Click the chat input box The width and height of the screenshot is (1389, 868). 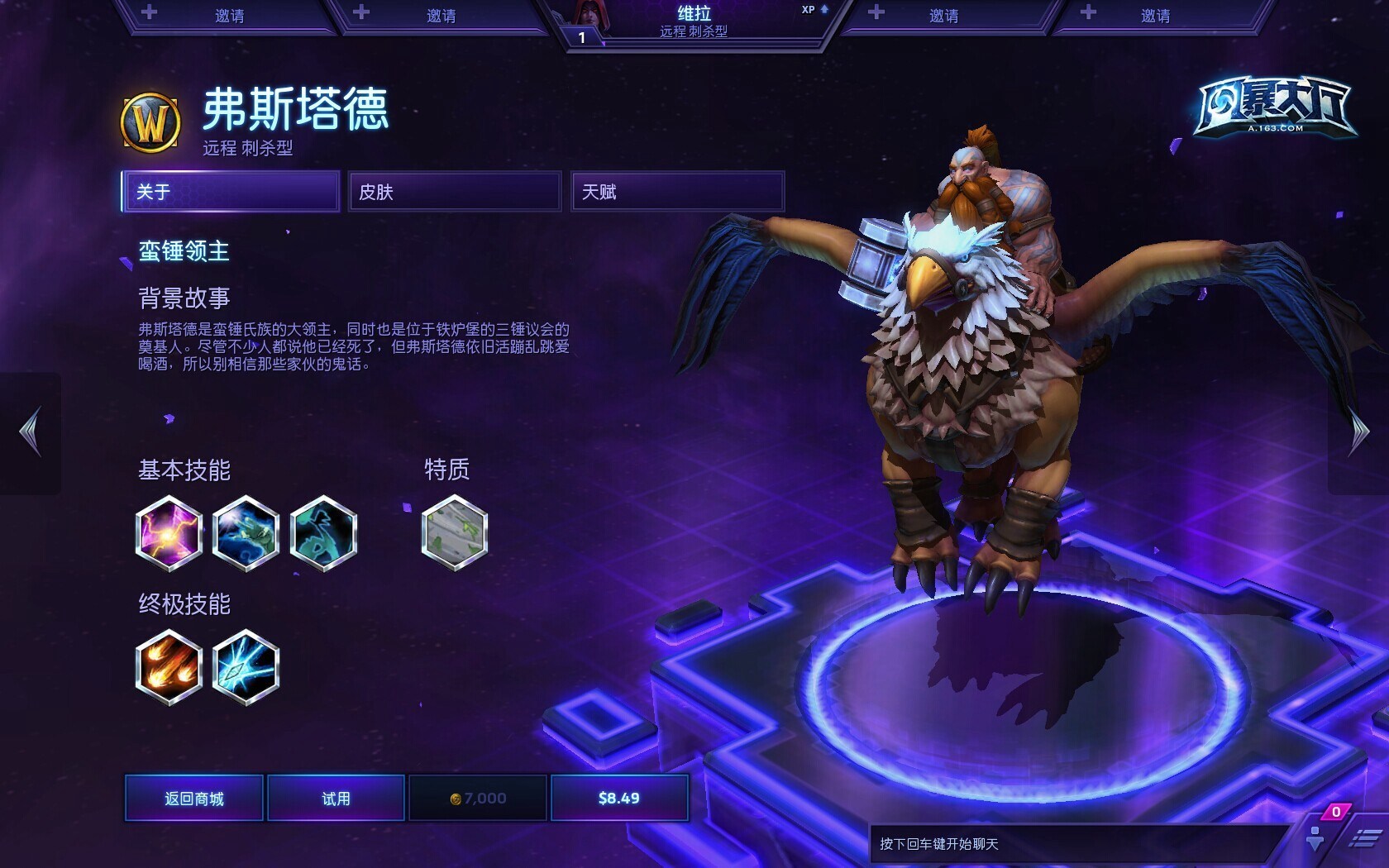click(x=1075, y=844)
